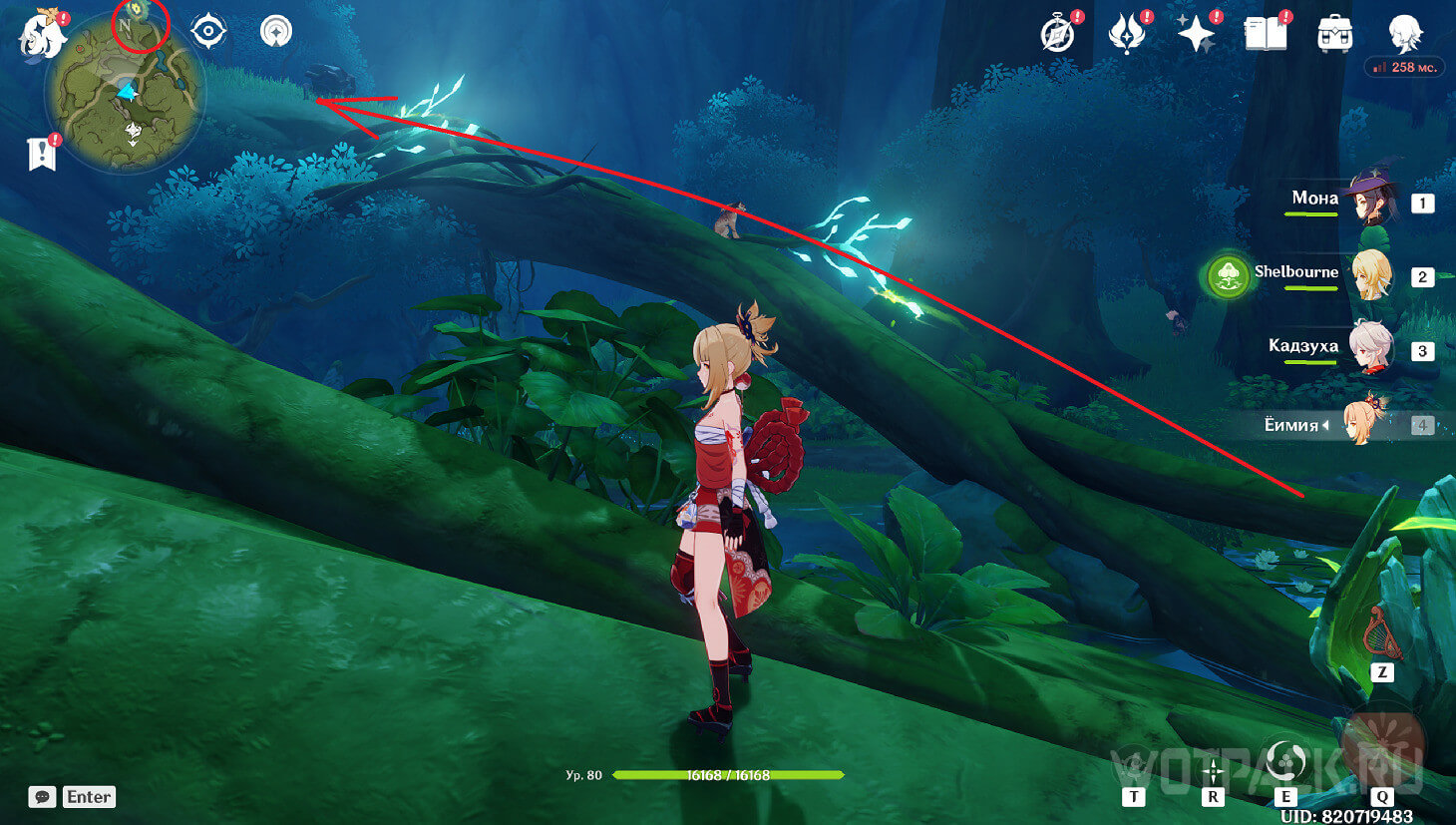Open the quest navigation eye icon
The width and height of the screenshot is (1456, 825).
click(x=208, y=32)
